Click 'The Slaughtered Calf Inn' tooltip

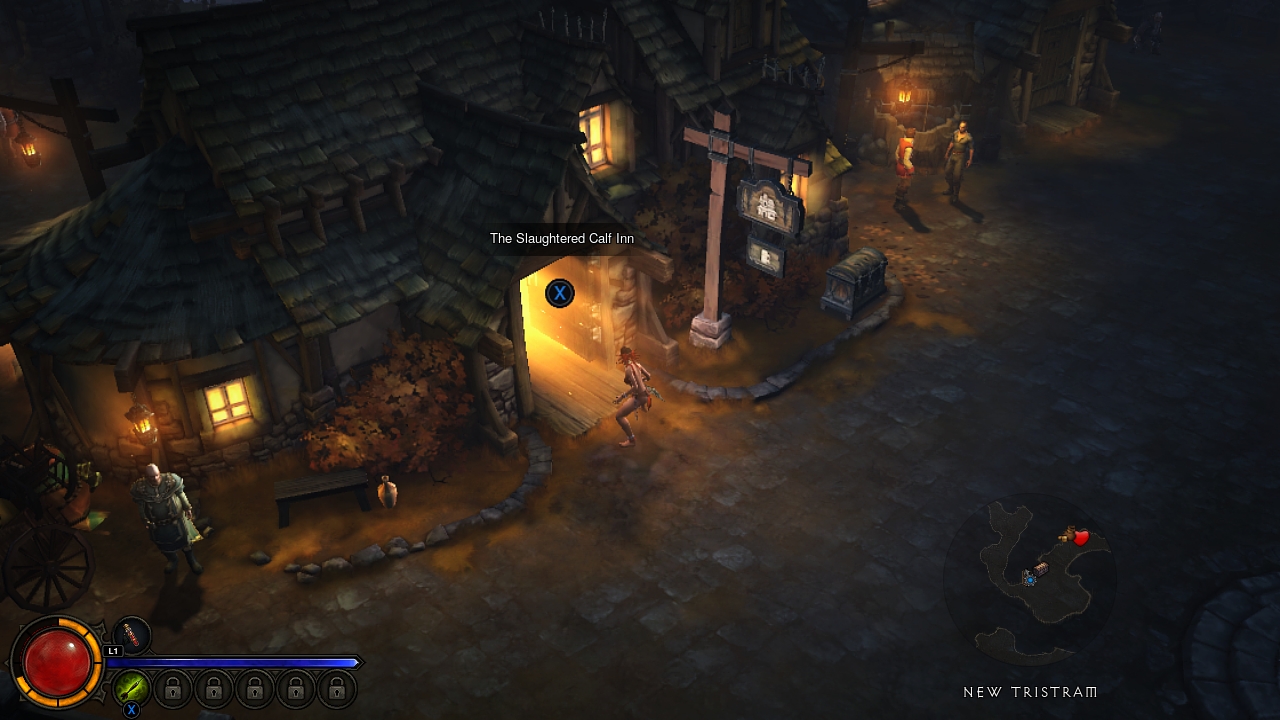tap(561, 239)
